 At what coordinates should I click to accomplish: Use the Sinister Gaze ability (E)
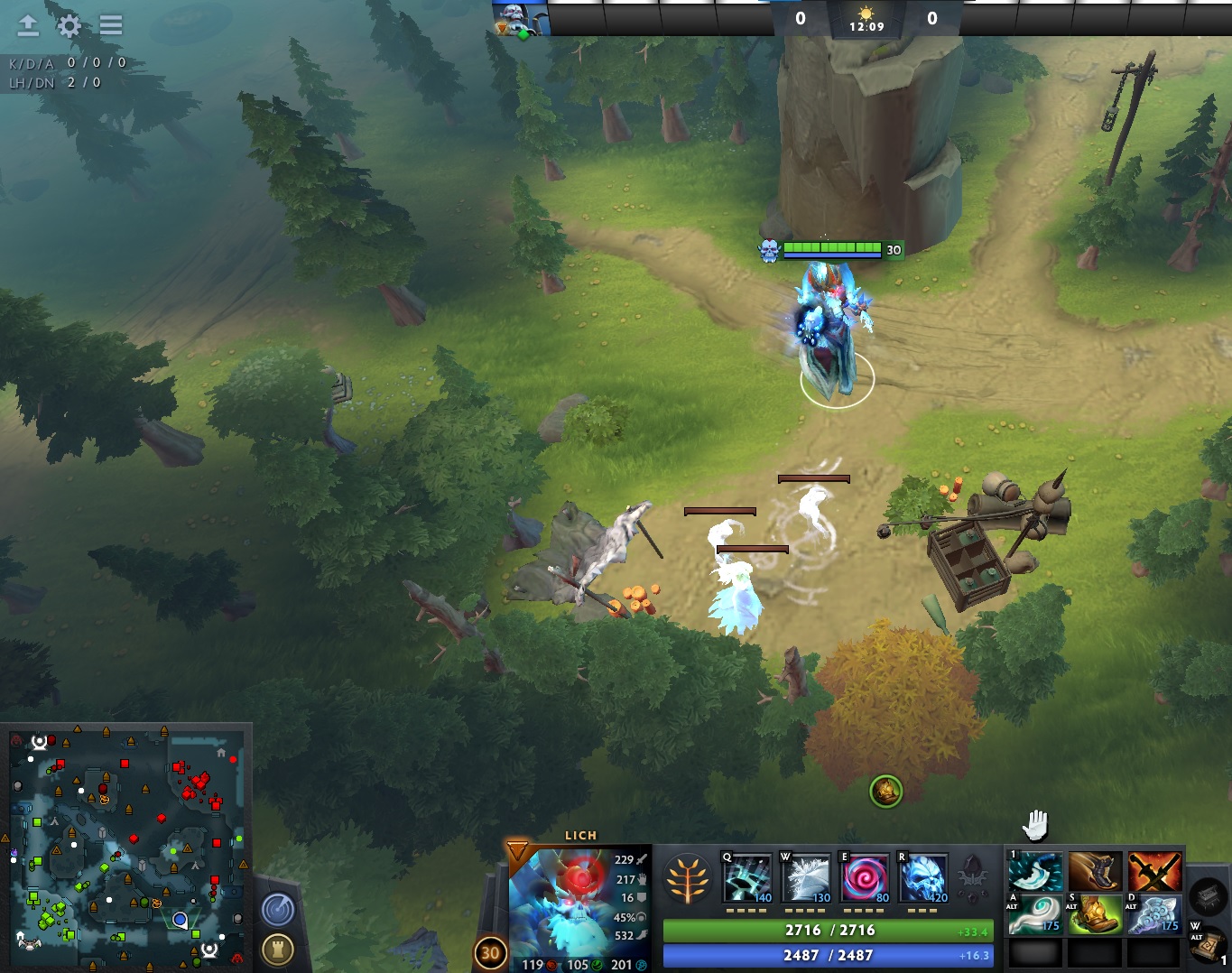click(x=865, y=877)
